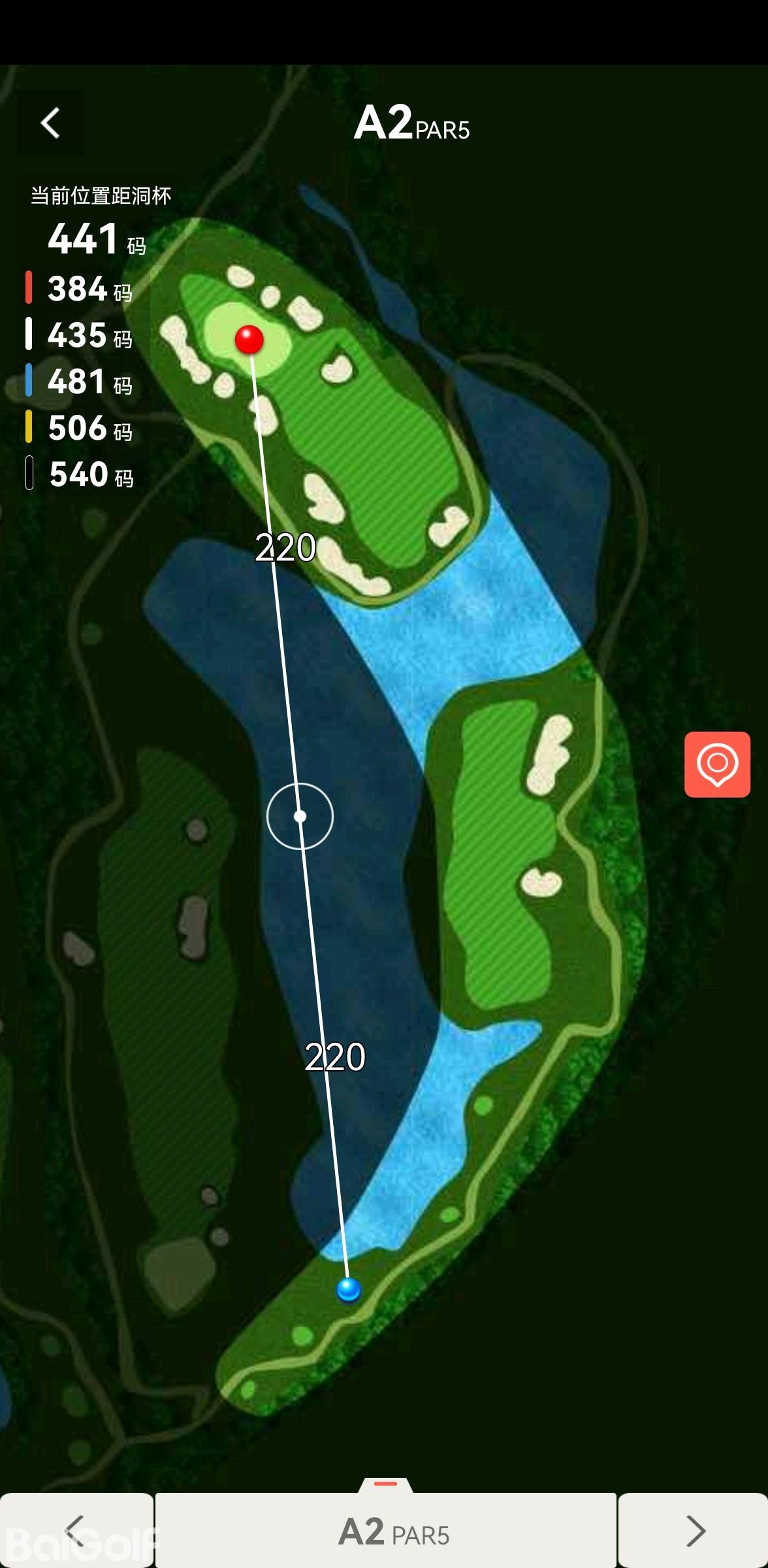This screenshot has height=1568, width=768.
Task: Select the circular aim target marker
Action: coord(300,816)
